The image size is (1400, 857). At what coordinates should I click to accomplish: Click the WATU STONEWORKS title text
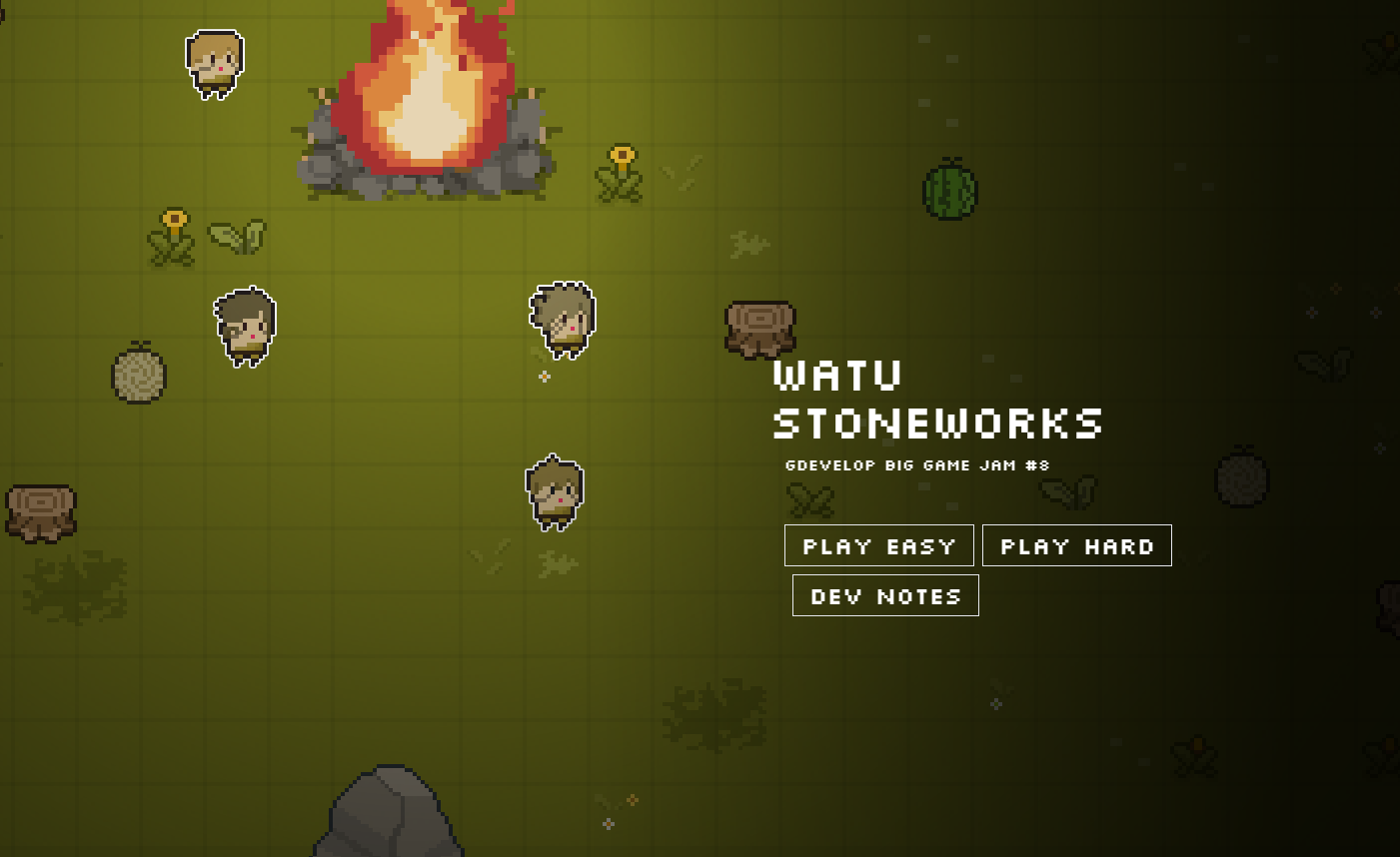pos(937,400)
